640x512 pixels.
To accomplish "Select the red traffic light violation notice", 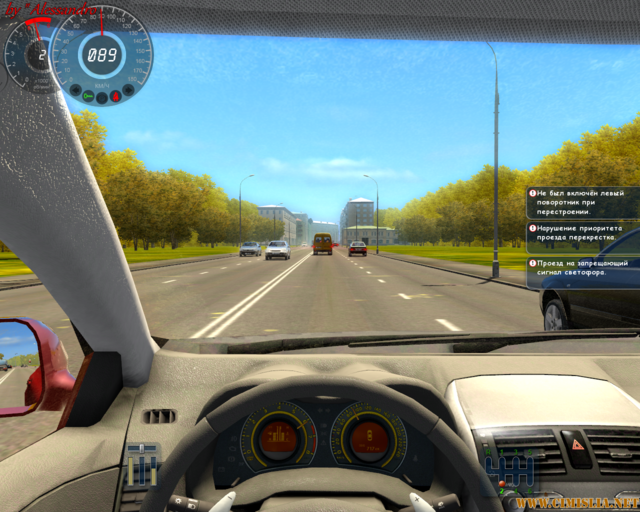I will pyautogui.click(x=583, y=267).
